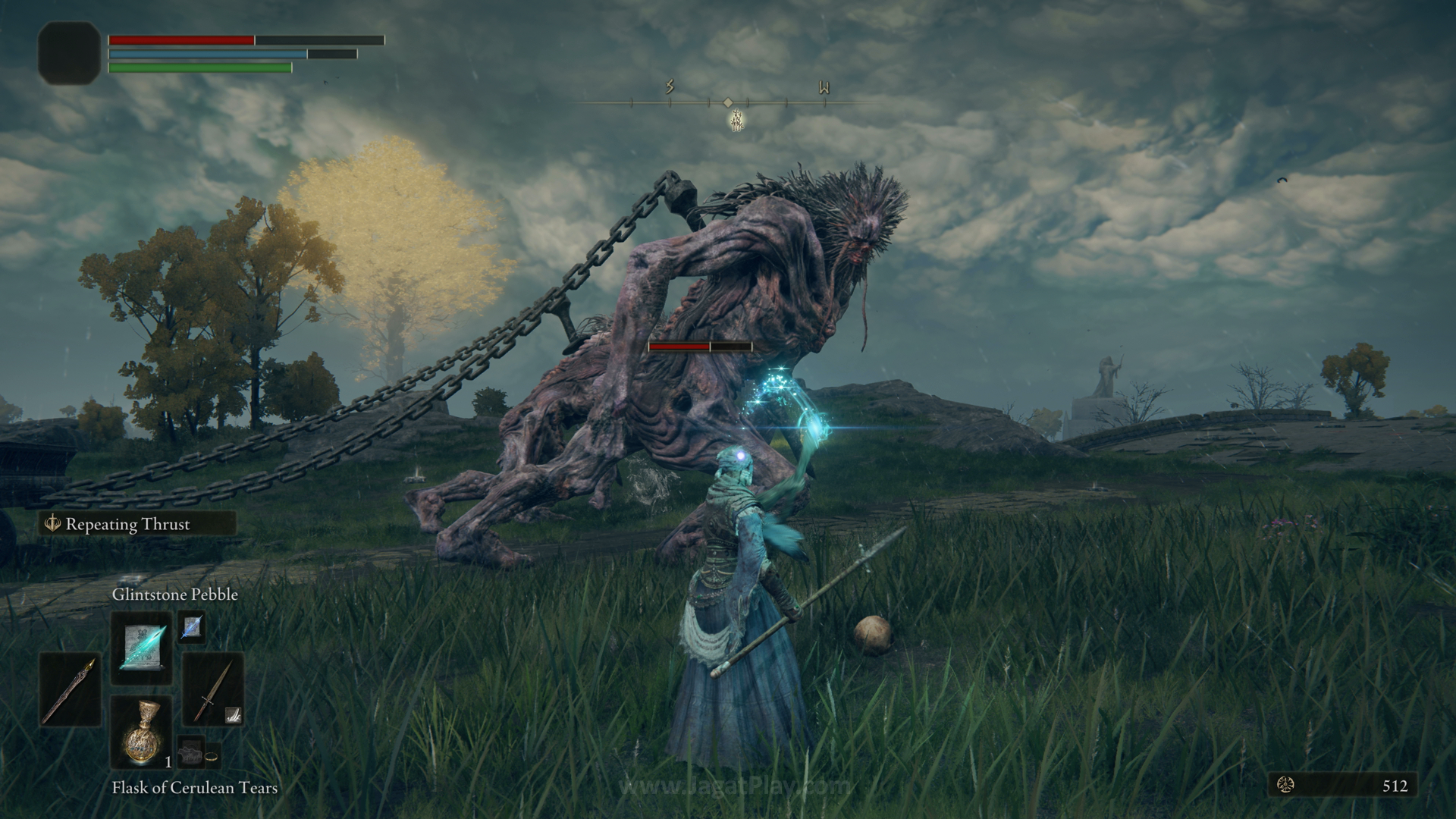Use the Flask of Cerulean Tears slot
1456x819 pixels.
pos(142,733)
